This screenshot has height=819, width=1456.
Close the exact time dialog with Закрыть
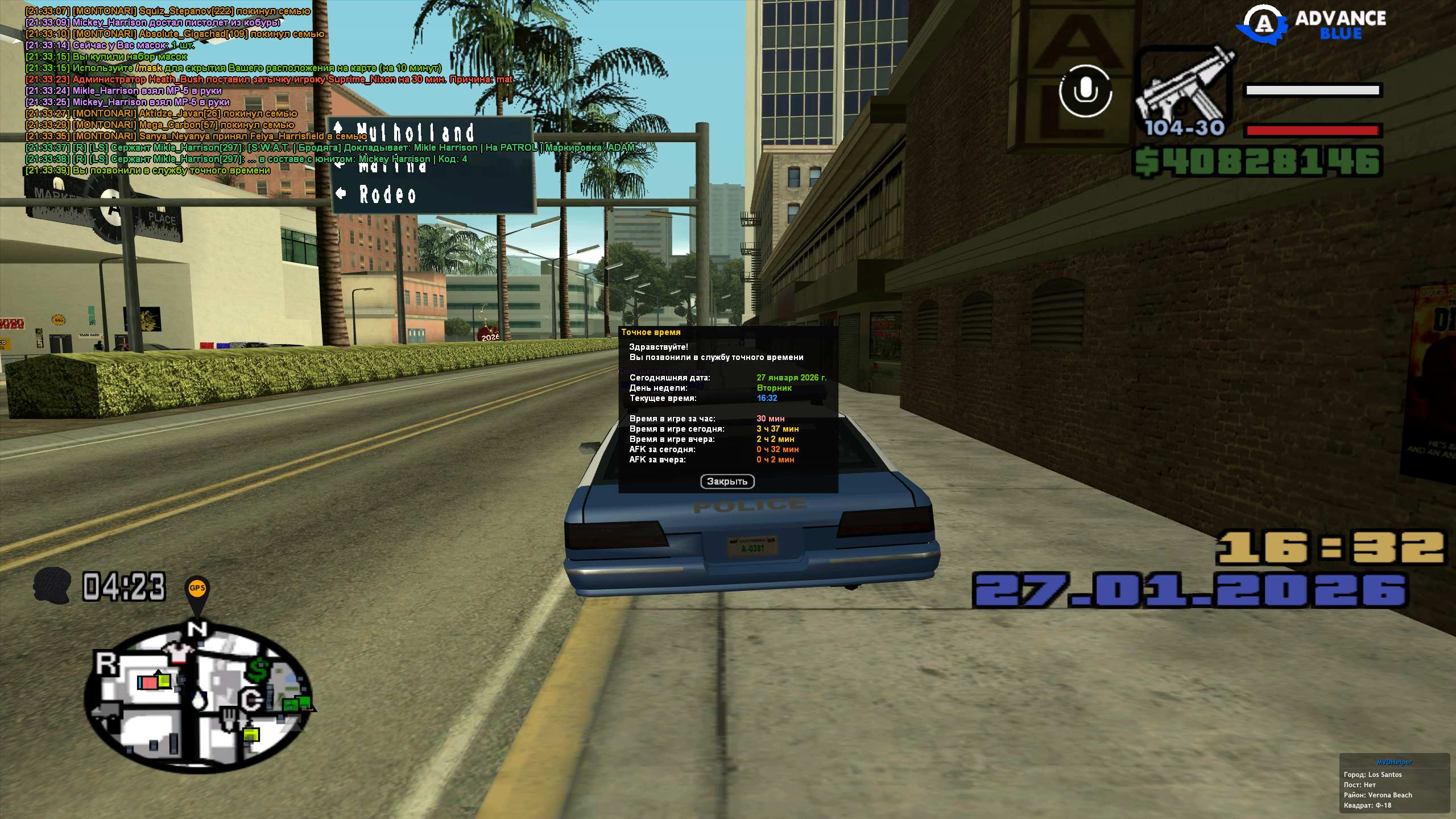tap(727, 482)
